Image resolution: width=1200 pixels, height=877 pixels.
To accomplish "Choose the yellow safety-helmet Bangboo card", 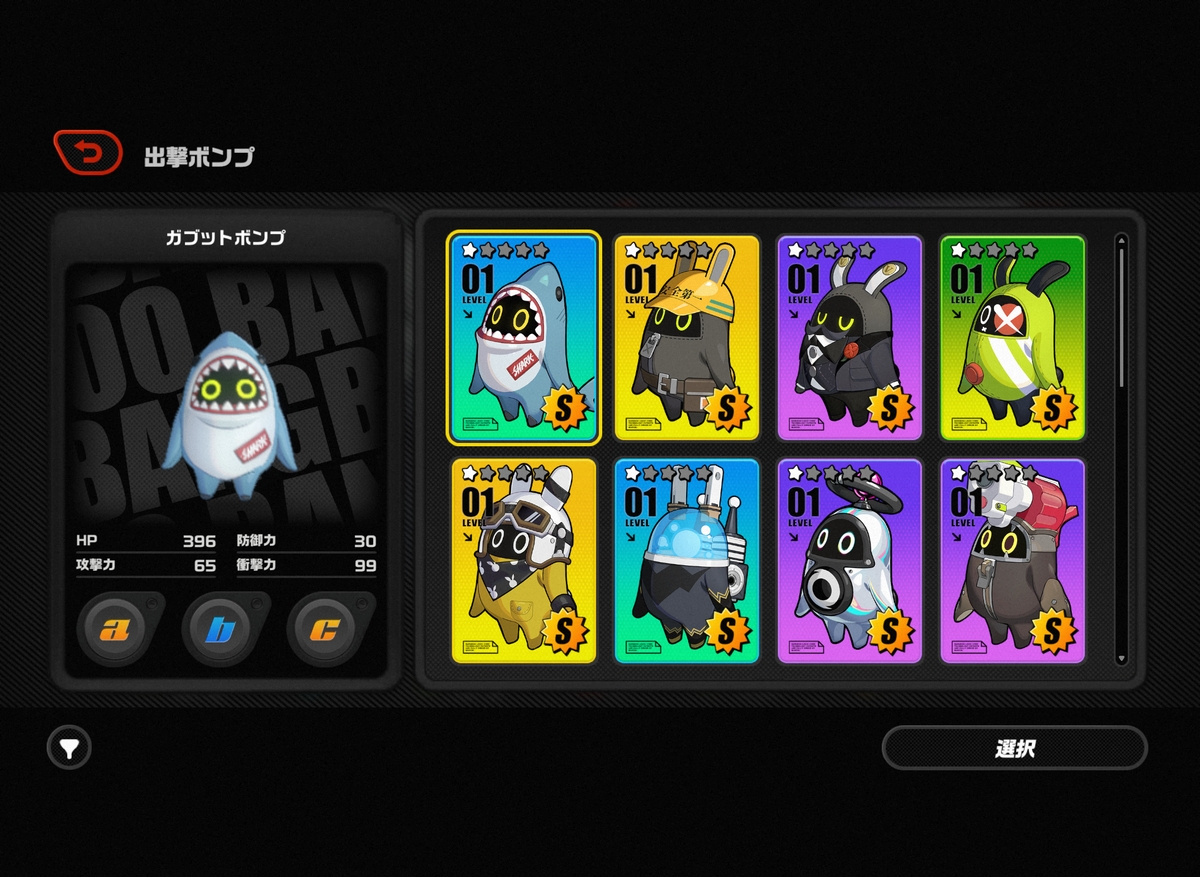I will pos(687,338).
